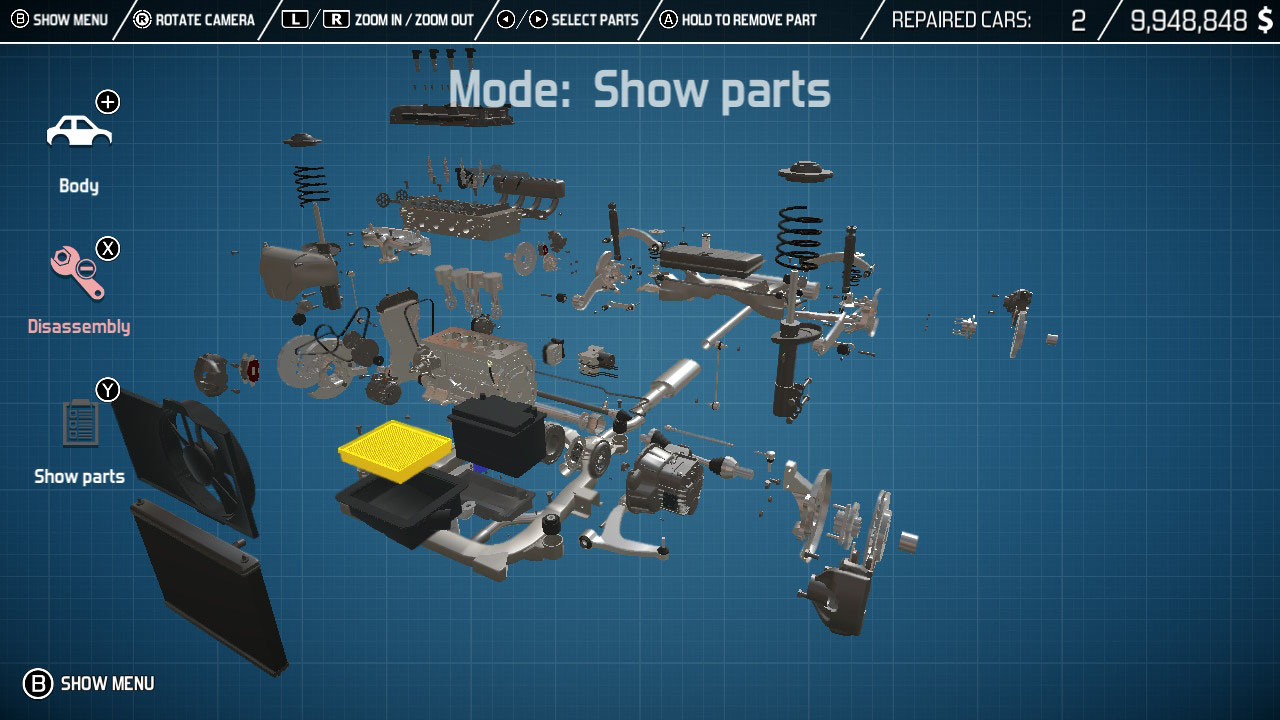Screen dimensions: 1280x720
Task: Toggle Body mode using the plus badge
Action: pyautogui.click(x=108, y=101)
